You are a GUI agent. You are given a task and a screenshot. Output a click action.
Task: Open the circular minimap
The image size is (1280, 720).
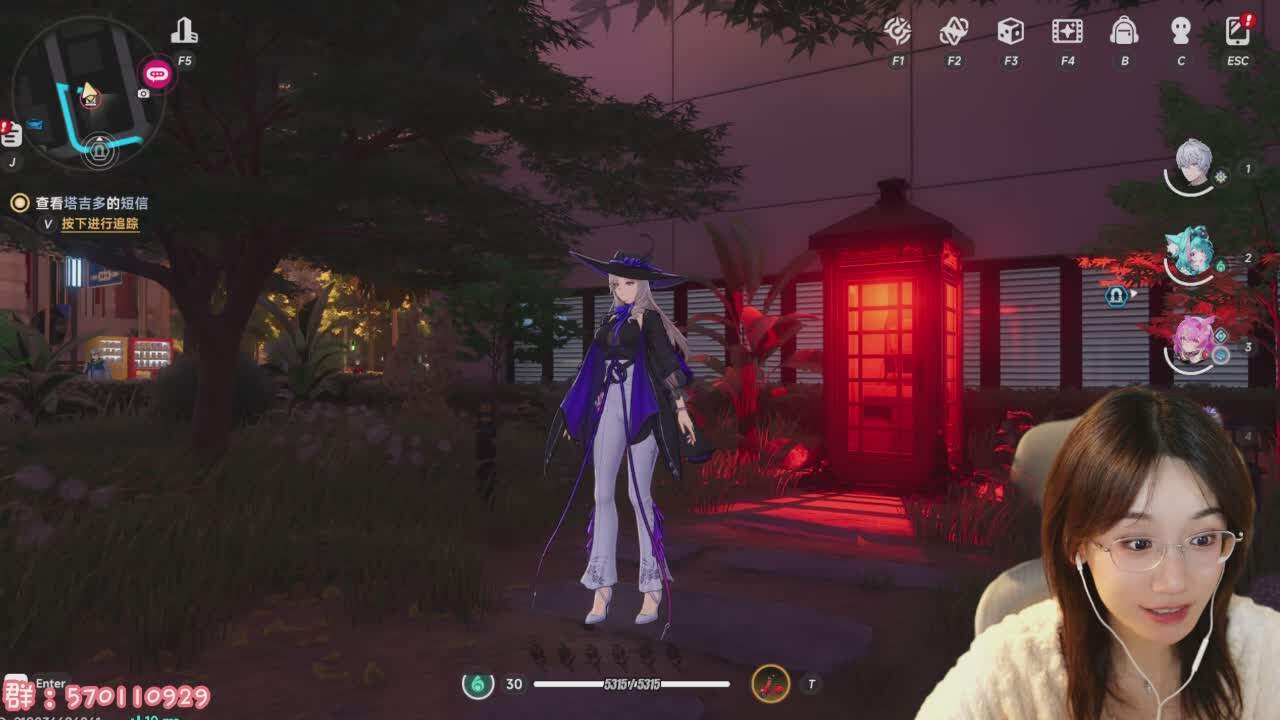(88, 92)
